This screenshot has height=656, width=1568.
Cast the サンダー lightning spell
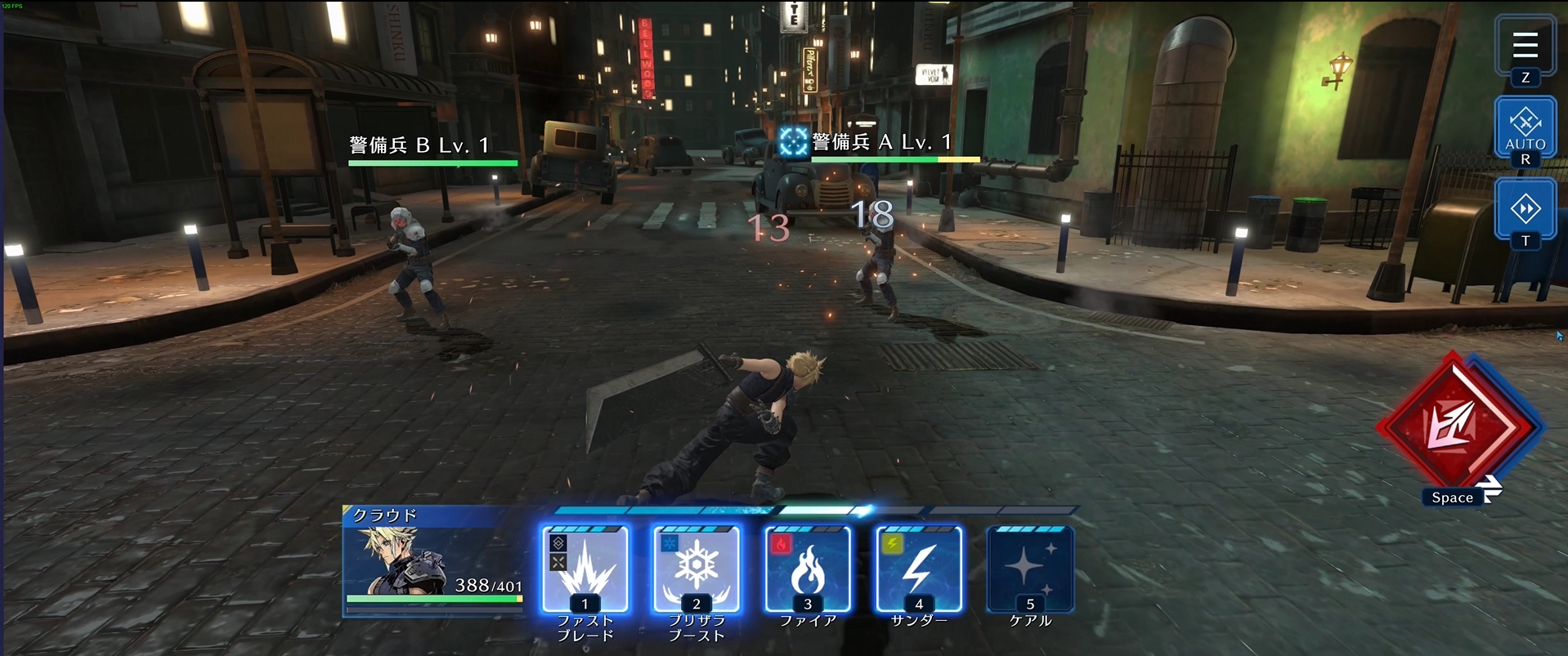point(919,569)
